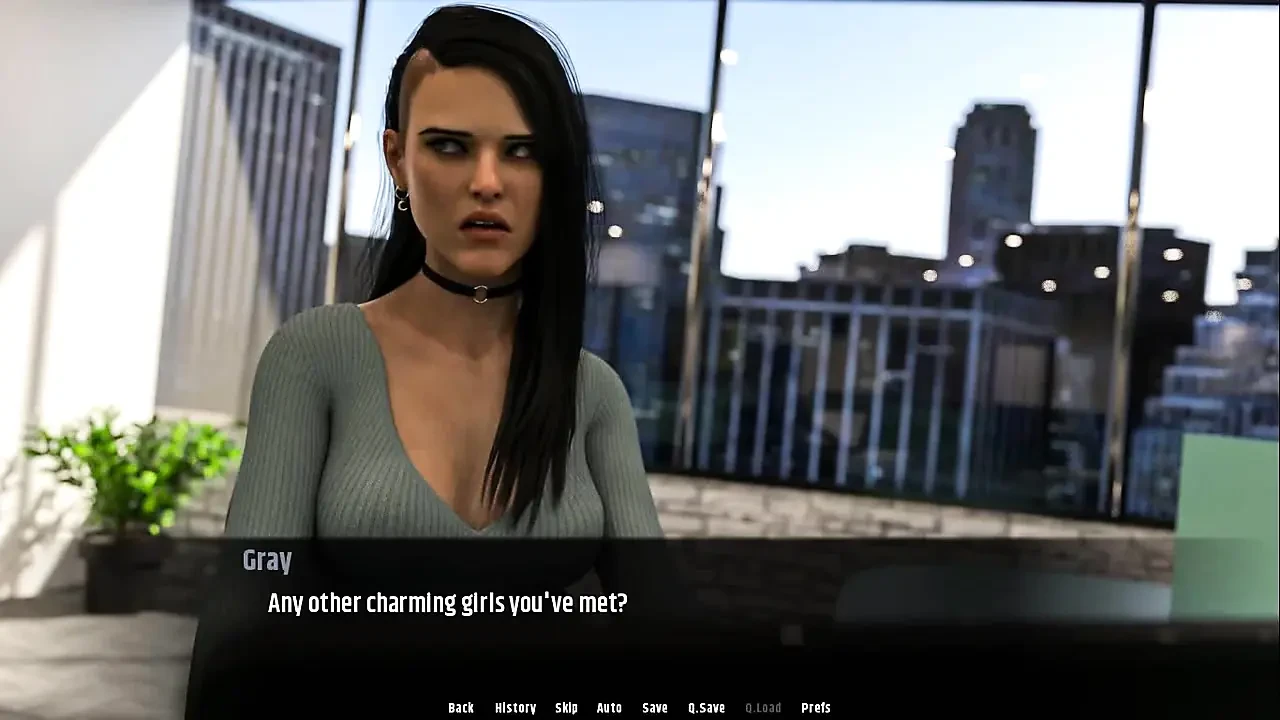
Task: Go back with the Back button
Action: tap(461, 708)
